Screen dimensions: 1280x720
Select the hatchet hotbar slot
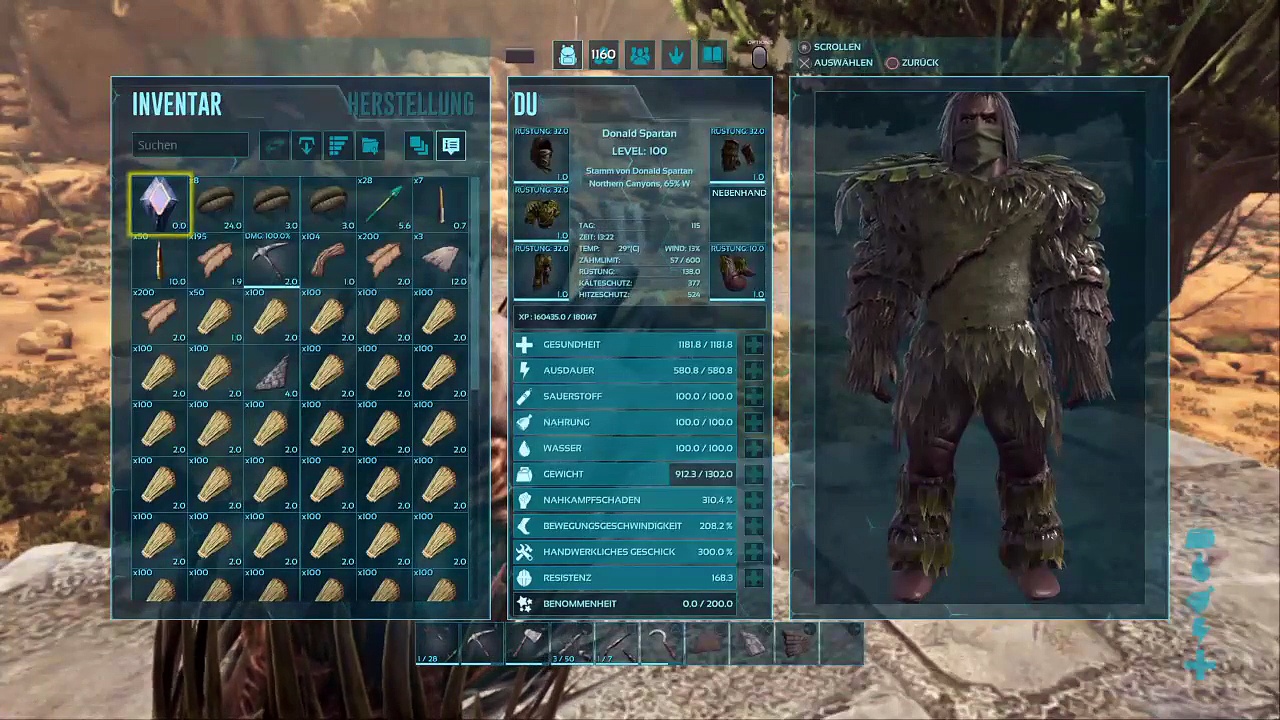[x=528, y=643]
